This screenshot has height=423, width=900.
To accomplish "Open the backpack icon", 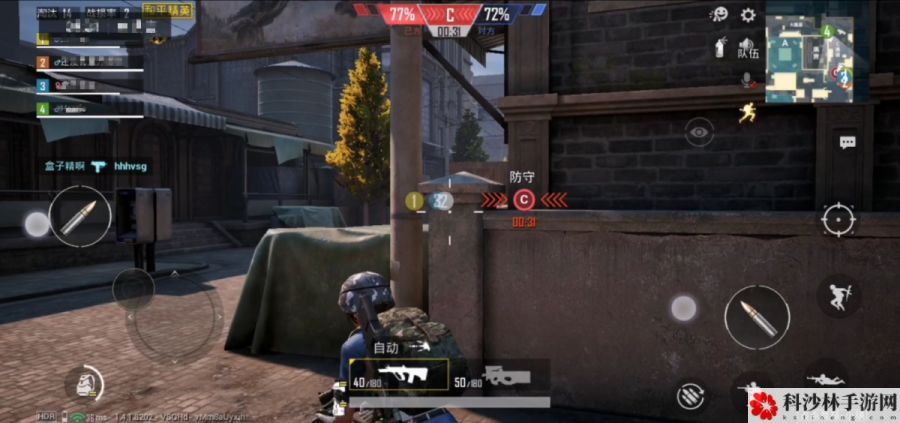I will point(84,384).
